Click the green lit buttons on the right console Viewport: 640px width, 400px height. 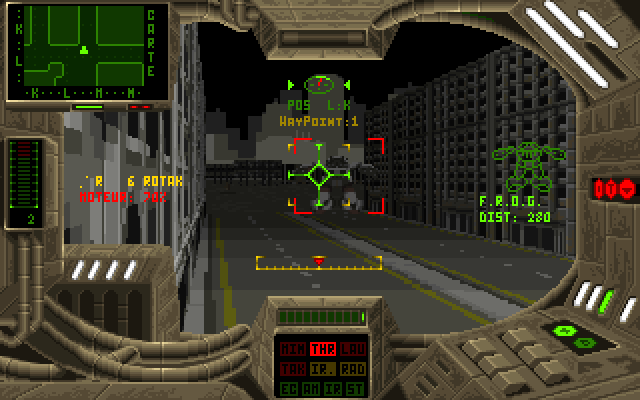pyautogui.click(x=568, y=335)
